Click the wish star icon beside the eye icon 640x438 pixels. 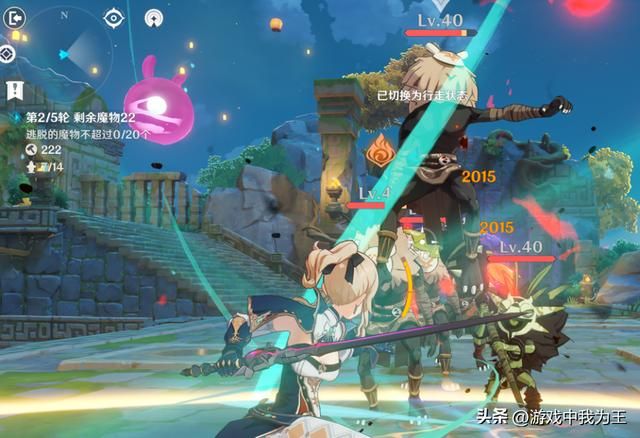[x=153, y=17]
